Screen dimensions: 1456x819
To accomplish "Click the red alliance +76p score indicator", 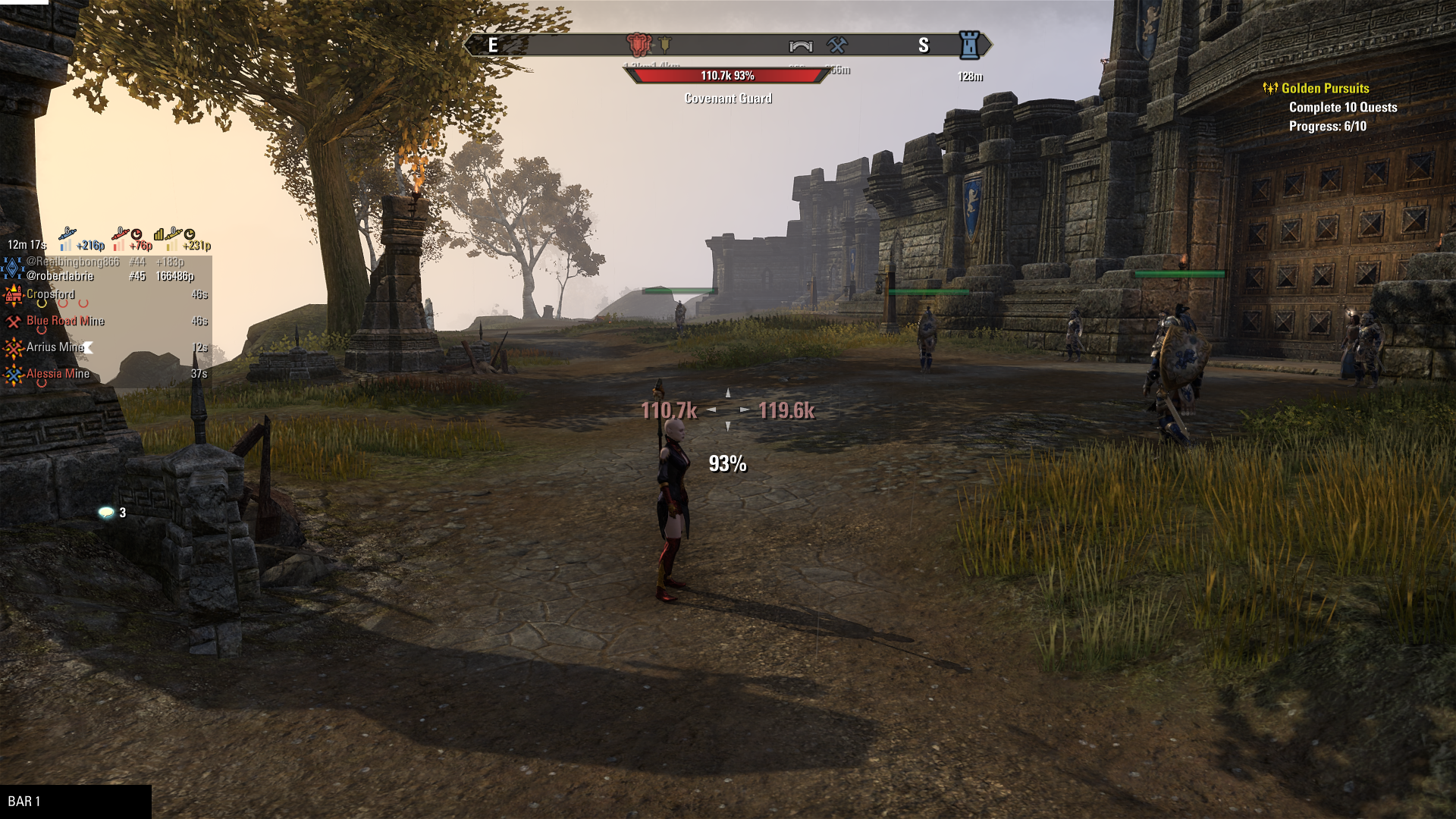I will pyautogui.click(x=133, y=241).
